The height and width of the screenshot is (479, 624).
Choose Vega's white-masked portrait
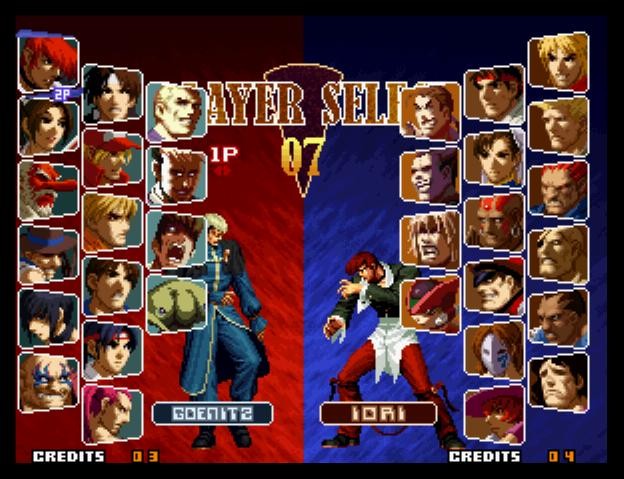tap(494, 349)
